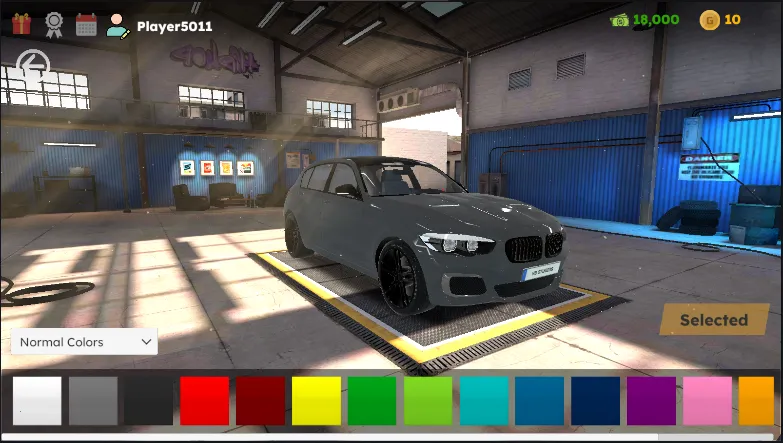Choose the dark maroon swatch
Screen dimensions: 783x443
[x=261, y=400]
